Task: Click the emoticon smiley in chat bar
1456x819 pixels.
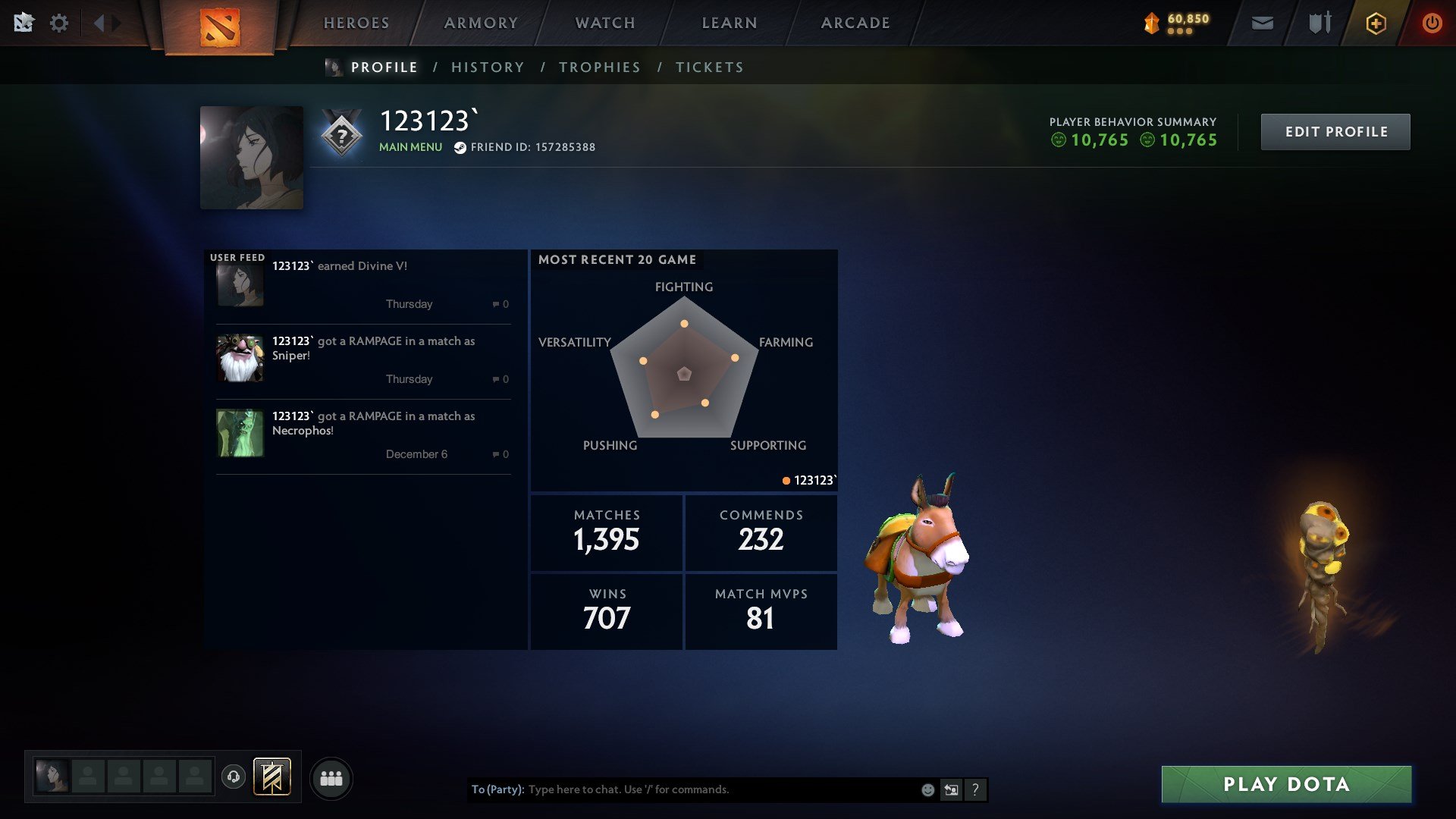Action: coord(927,789)
